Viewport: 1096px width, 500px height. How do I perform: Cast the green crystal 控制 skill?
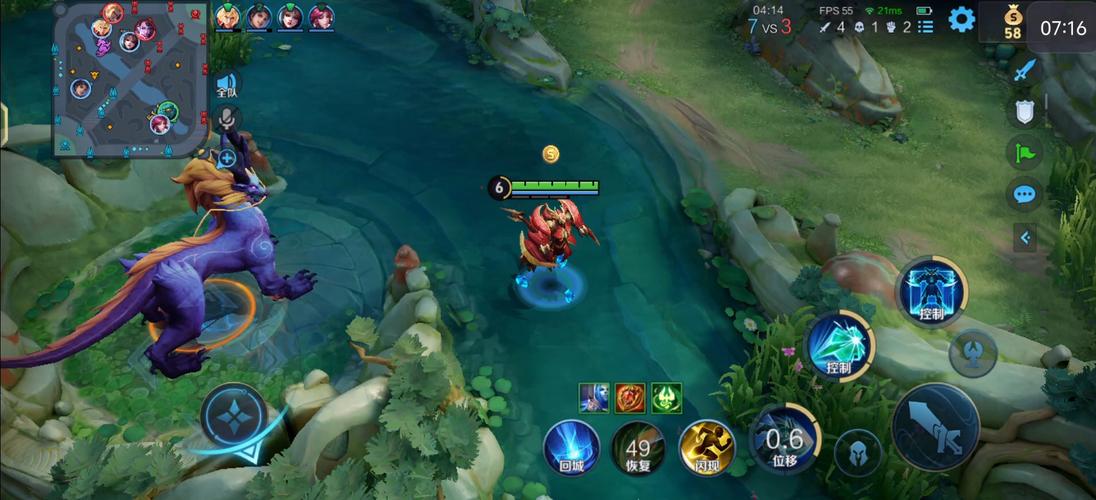click(839, 346)
